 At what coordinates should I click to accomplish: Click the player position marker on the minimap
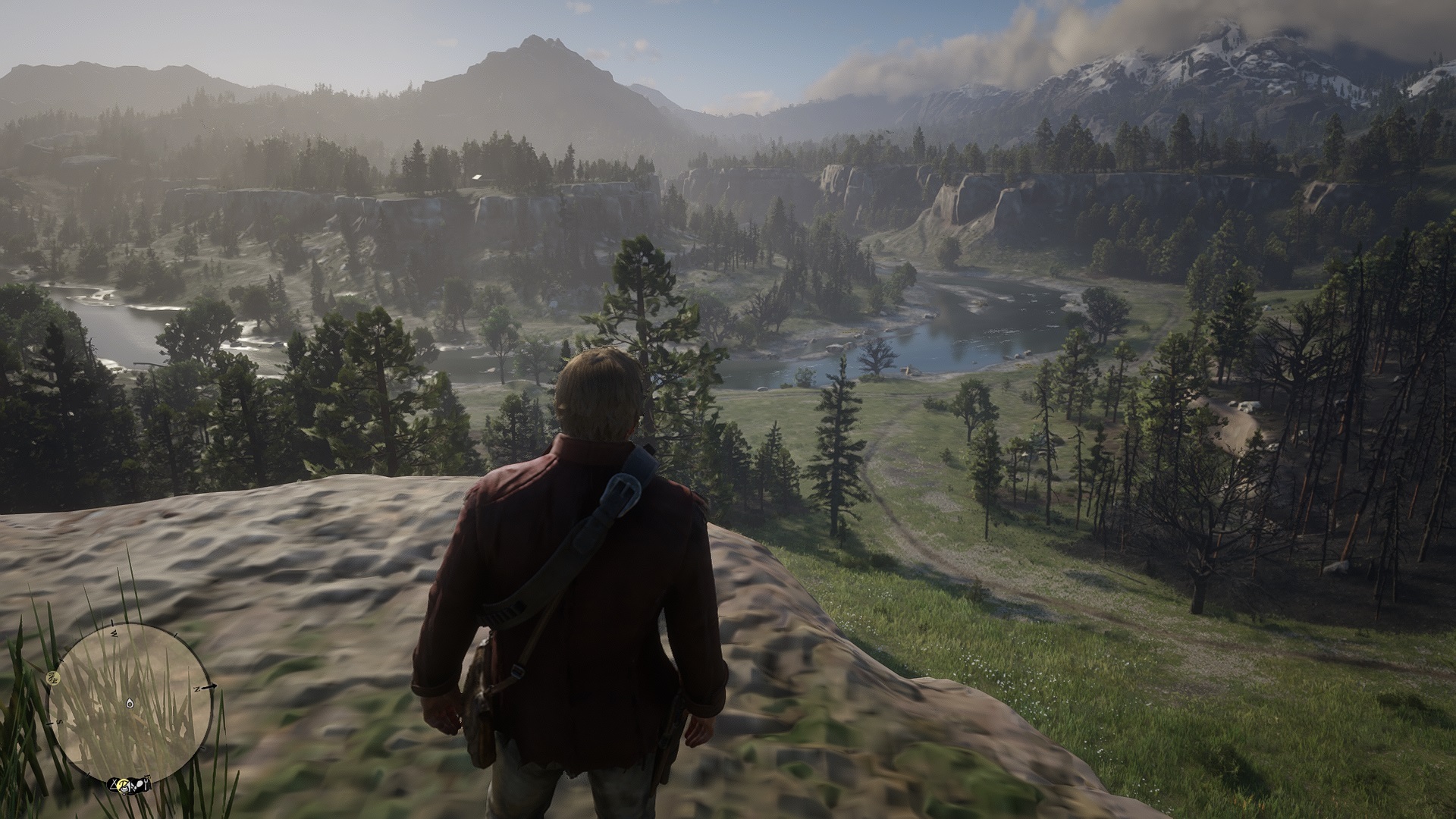[x=130, y=704]
